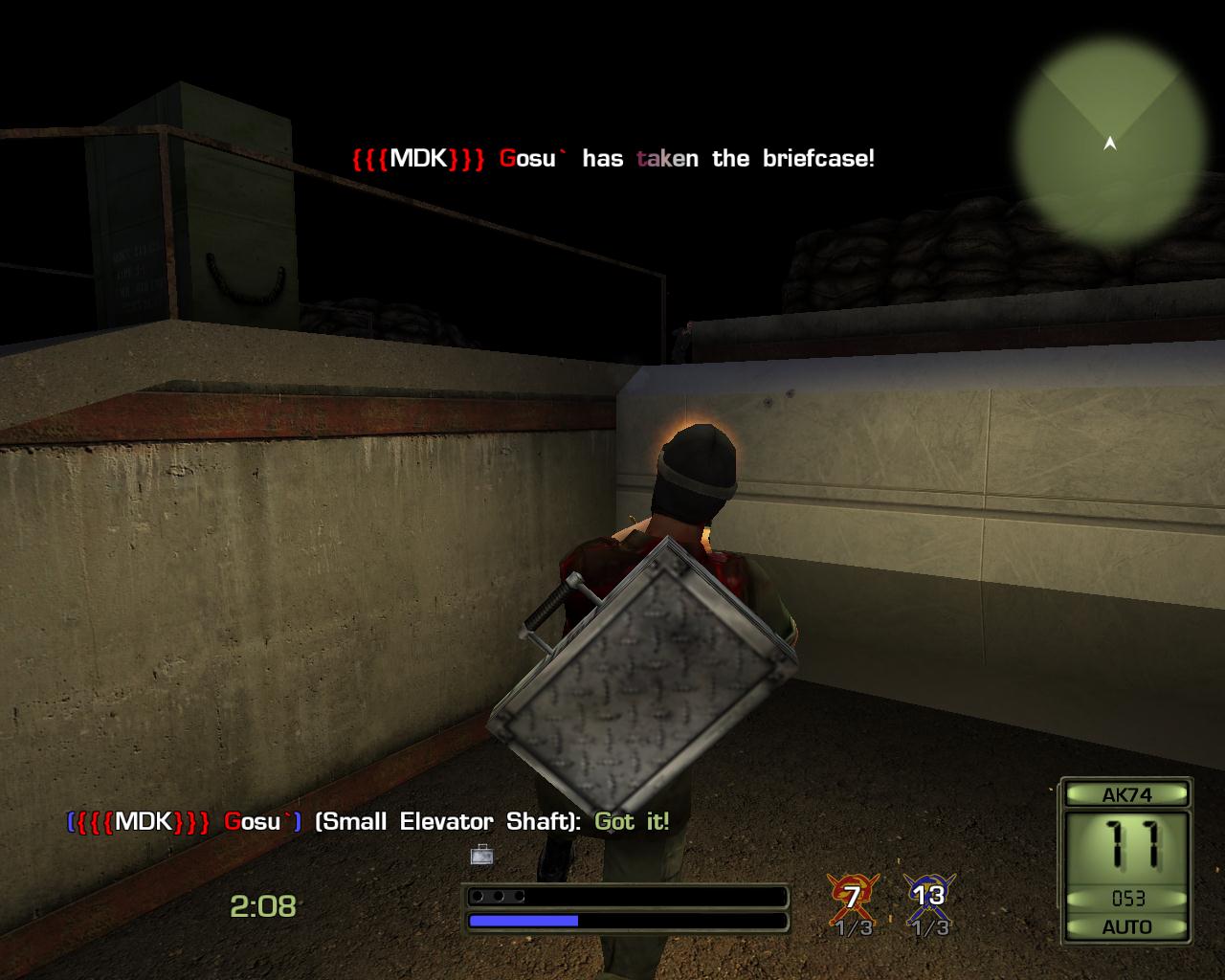Select the AK74 weapon label

(1126, 794)
